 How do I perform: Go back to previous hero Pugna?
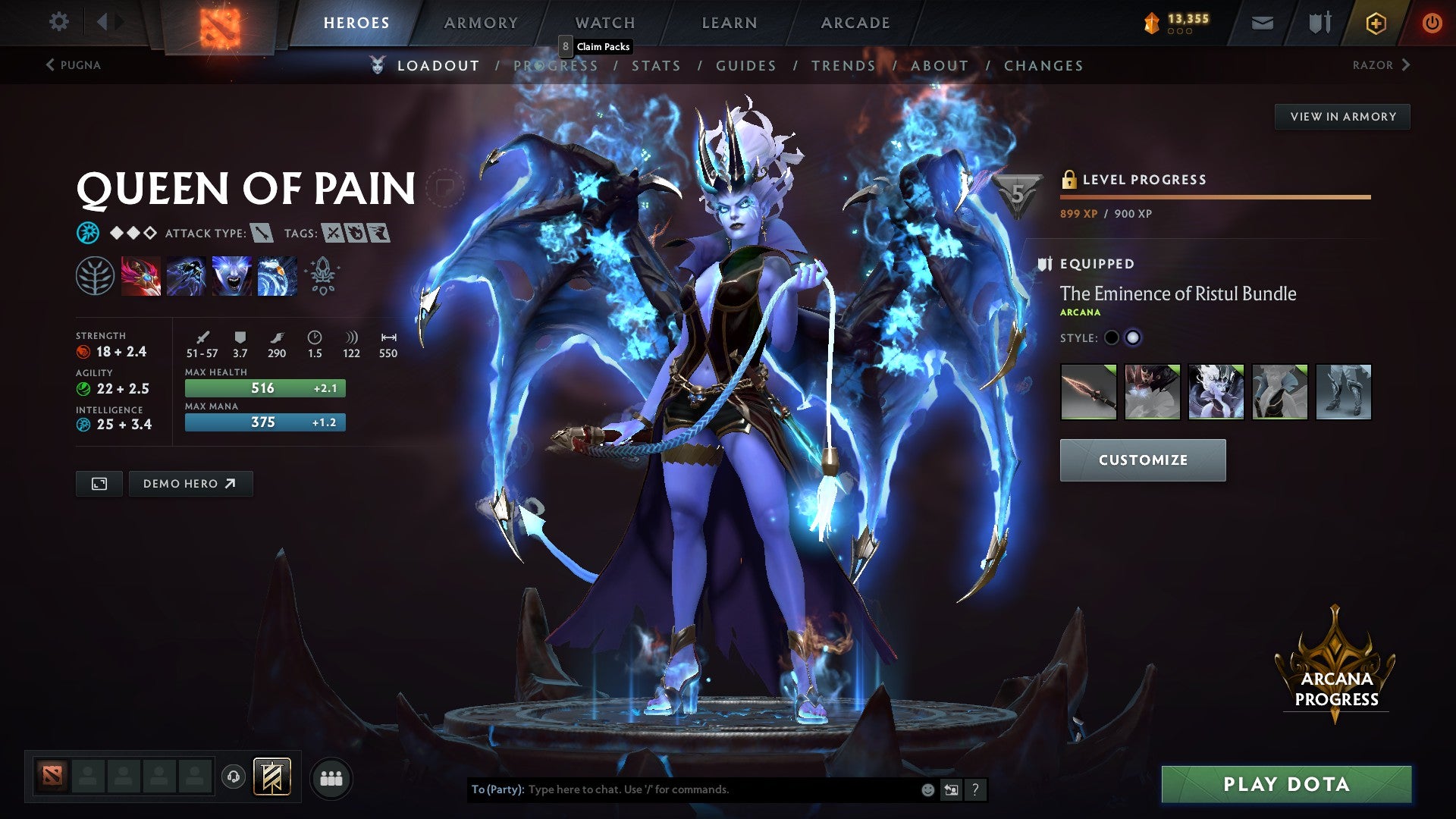click(74, 65)
